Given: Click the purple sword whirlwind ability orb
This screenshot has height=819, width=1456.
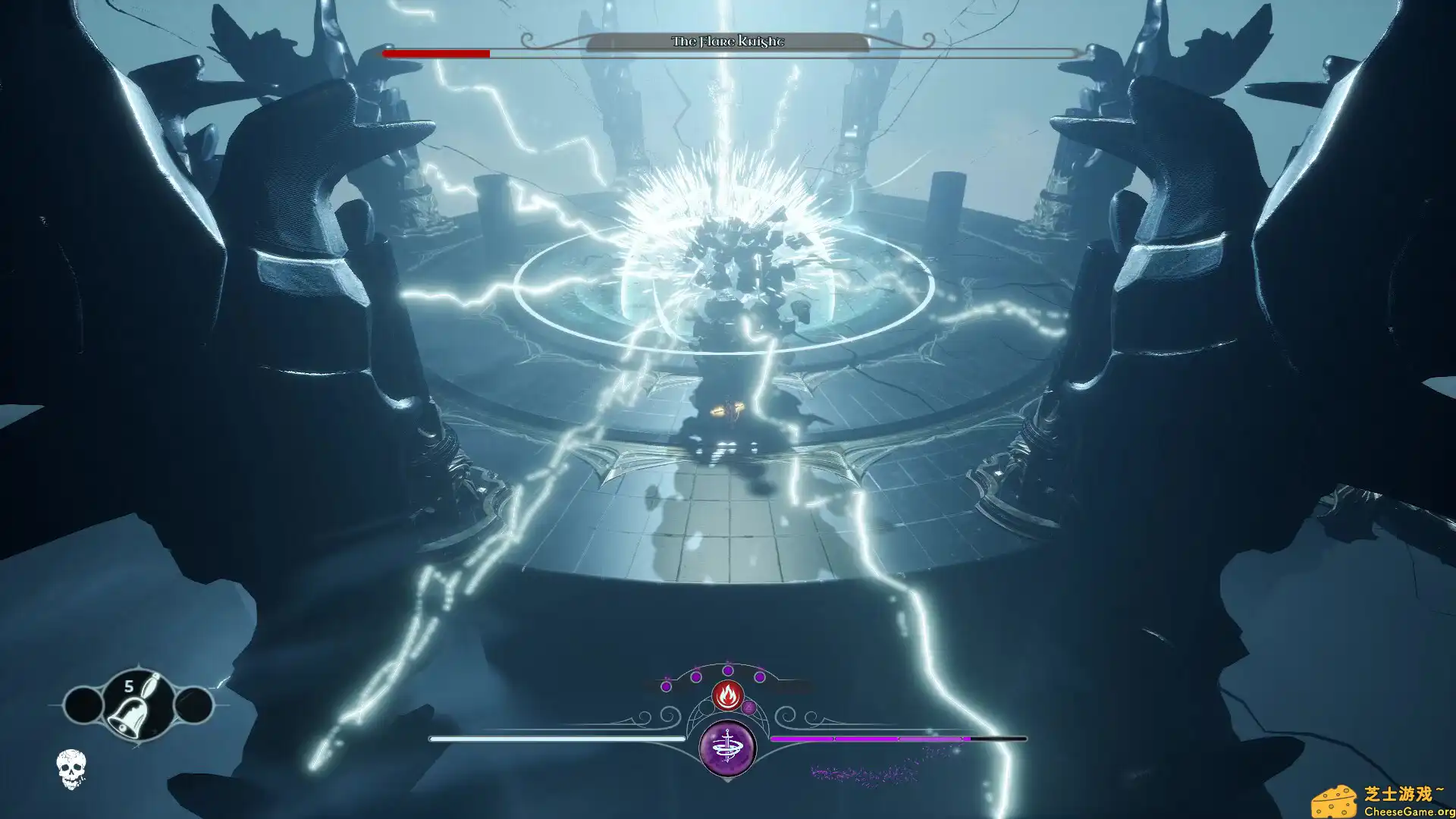Looking at the screenshot, I should tap(727, 748).
